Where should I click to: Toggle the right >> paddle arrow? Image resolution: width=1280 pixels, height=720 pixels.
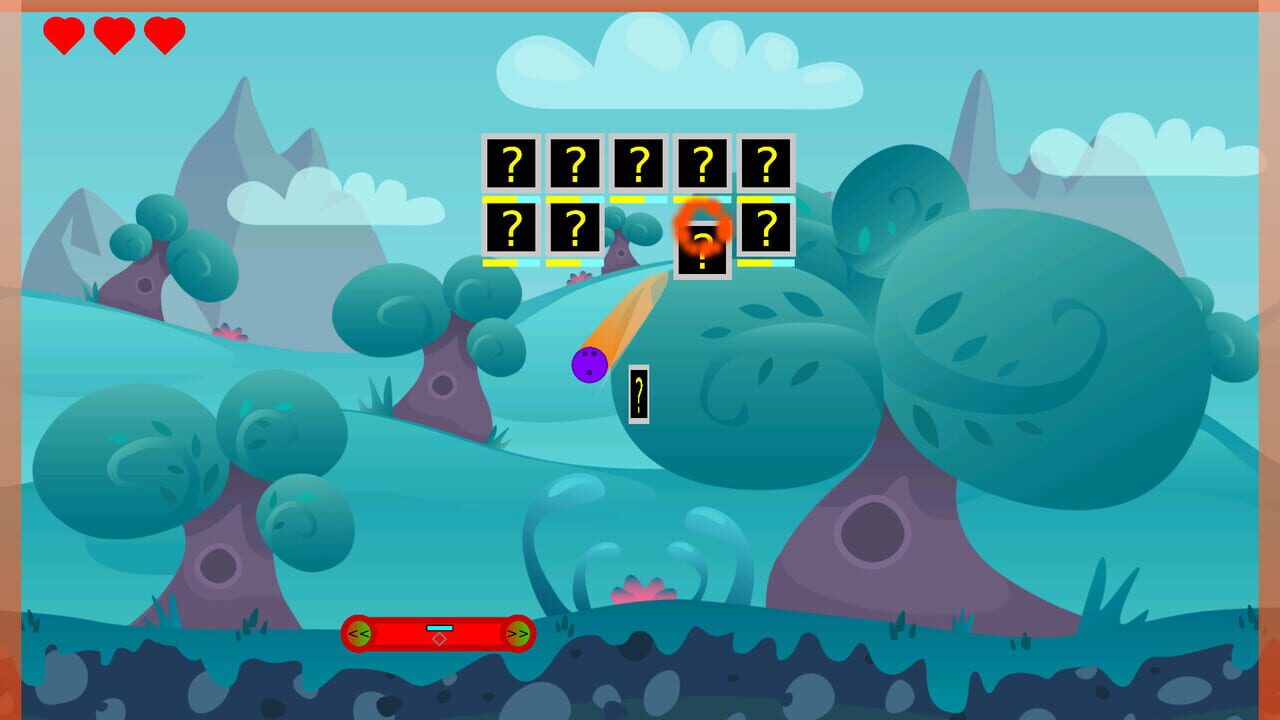[520, 633]
